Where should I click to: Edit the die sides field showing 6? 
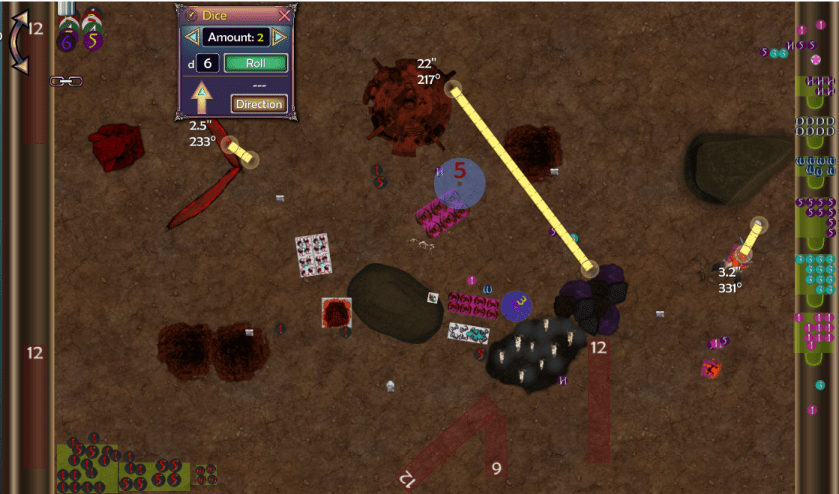(207, 63)
